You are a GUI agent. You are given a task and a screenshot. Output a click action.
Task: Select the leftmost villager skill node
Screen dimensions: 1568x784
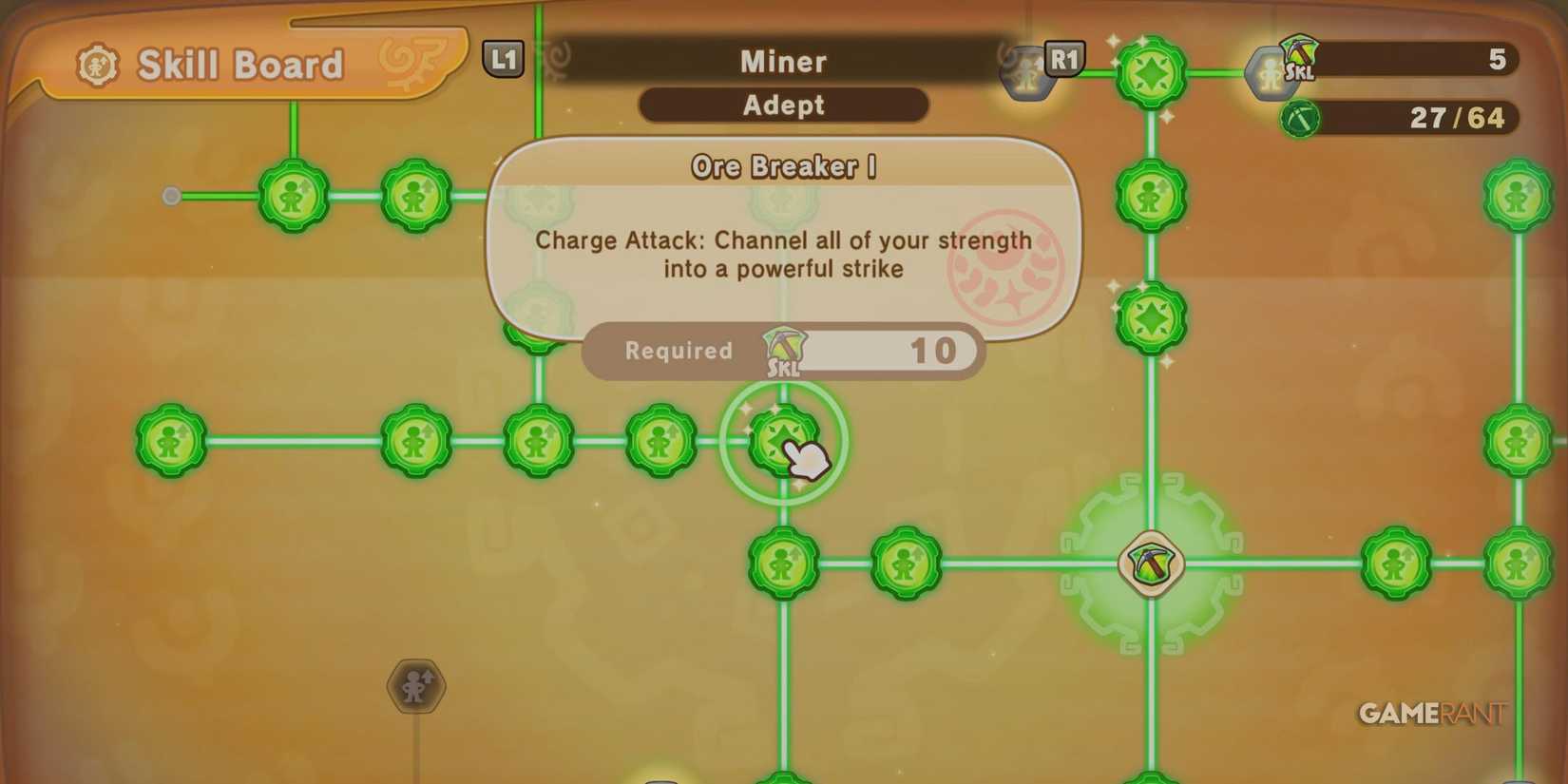pos(169,439)
